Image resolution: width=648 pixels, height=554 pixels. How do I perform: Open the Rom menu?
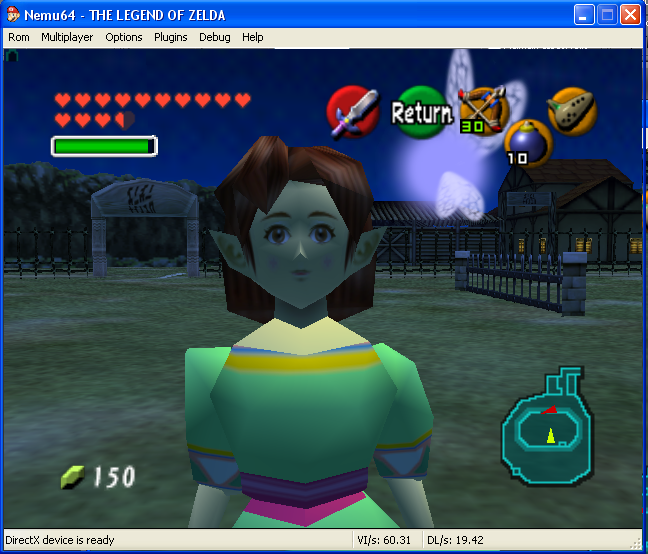19,37
